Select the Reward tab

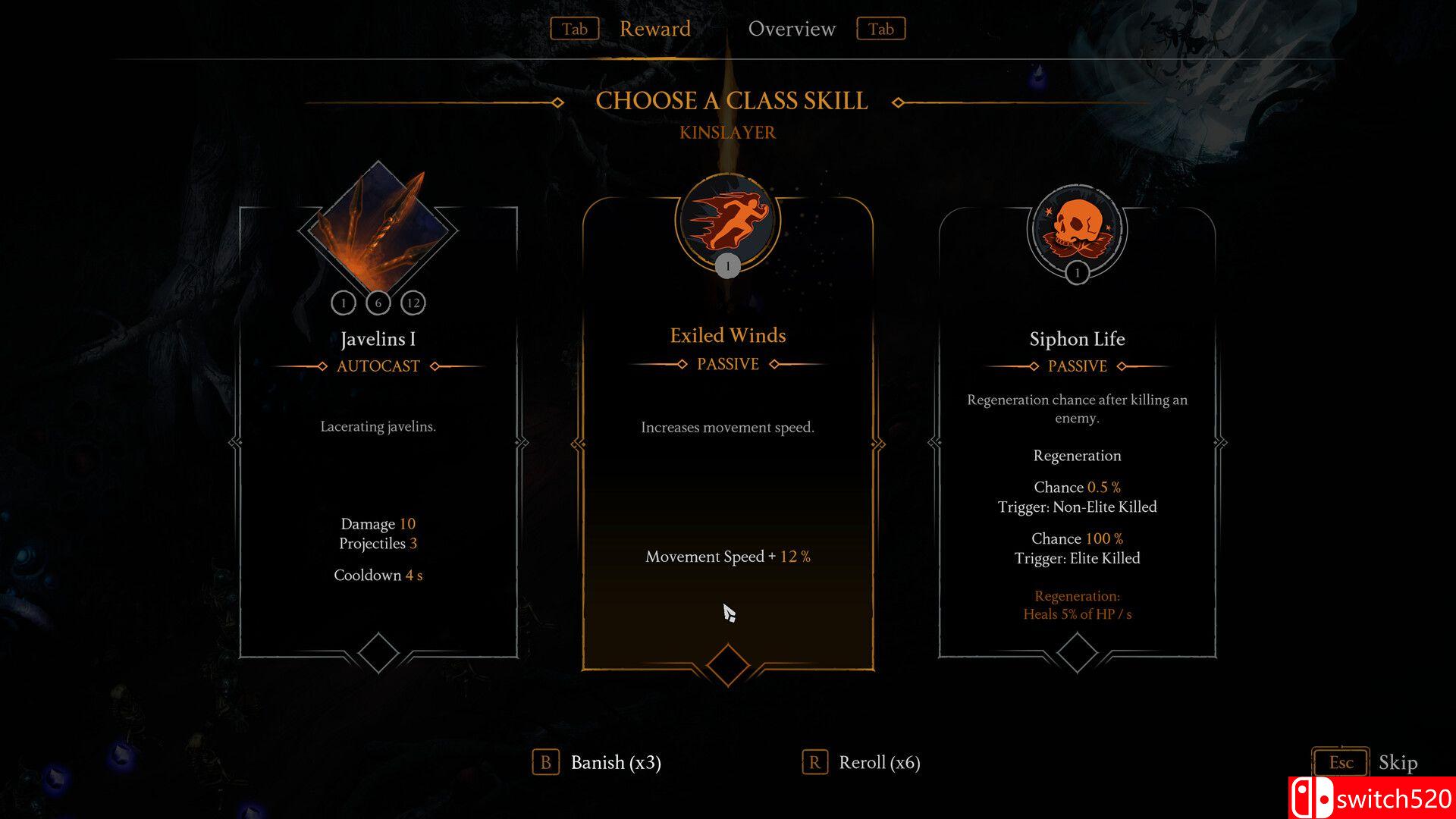655,29
